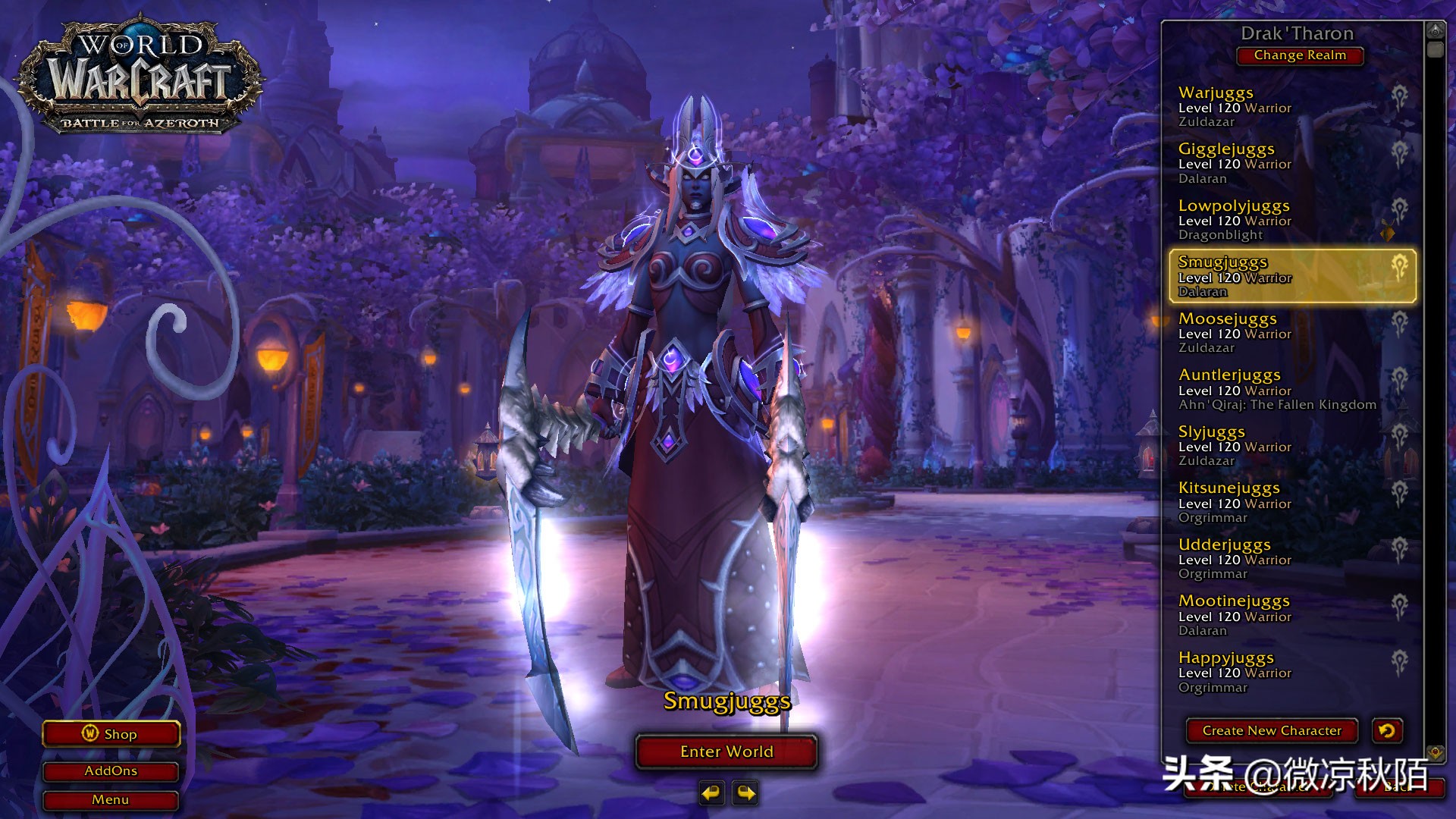The image size is (1456, 819).
Task: Click the undelete character arrow button
Action: coord(1387,731)
